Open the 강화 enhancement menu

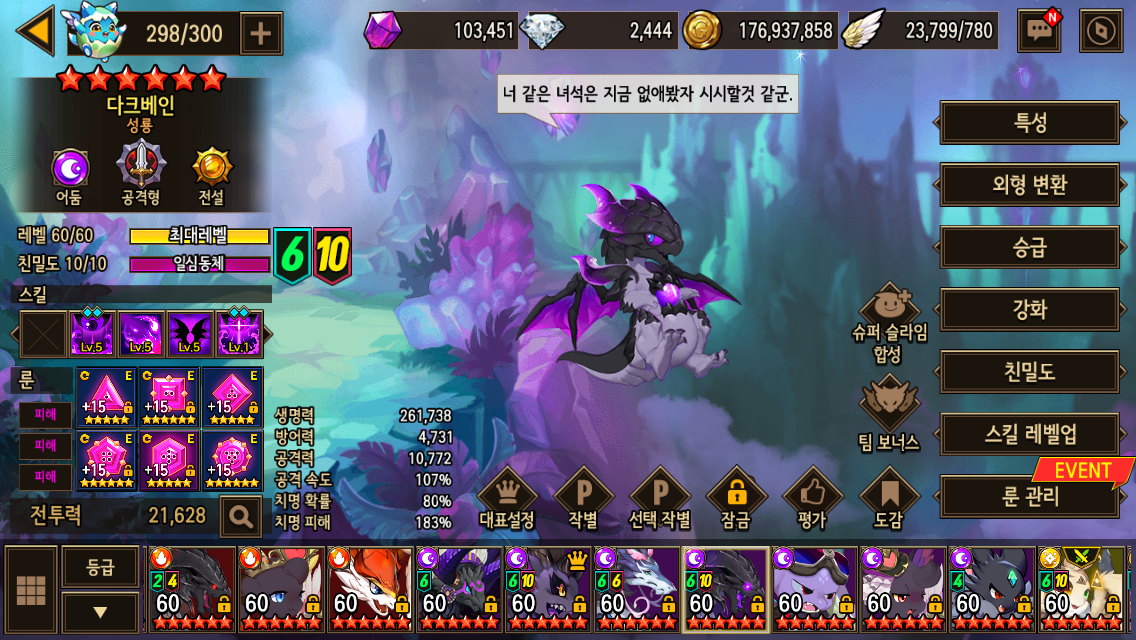(1029, 309)
